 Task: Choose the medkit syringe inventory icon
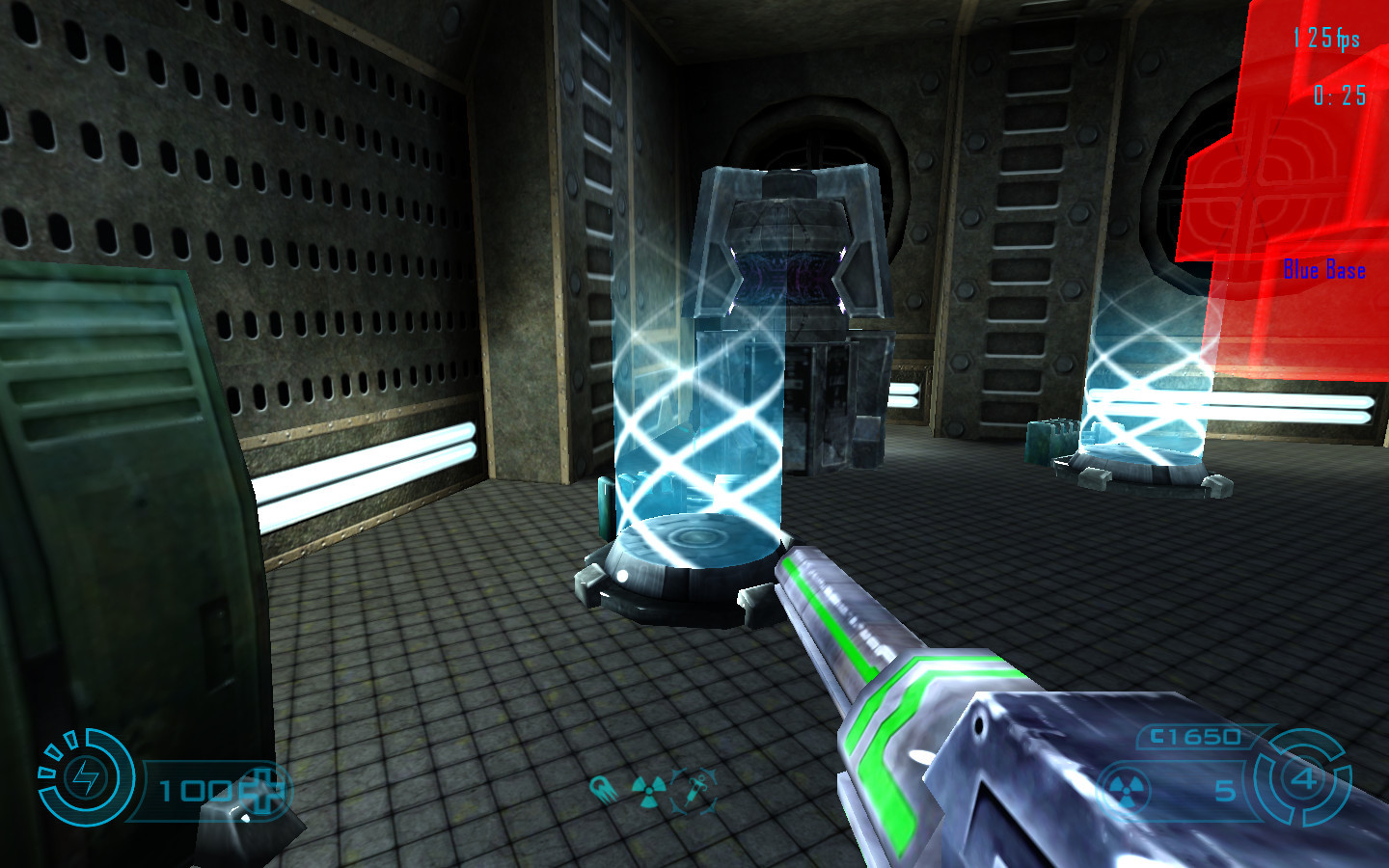694,790
